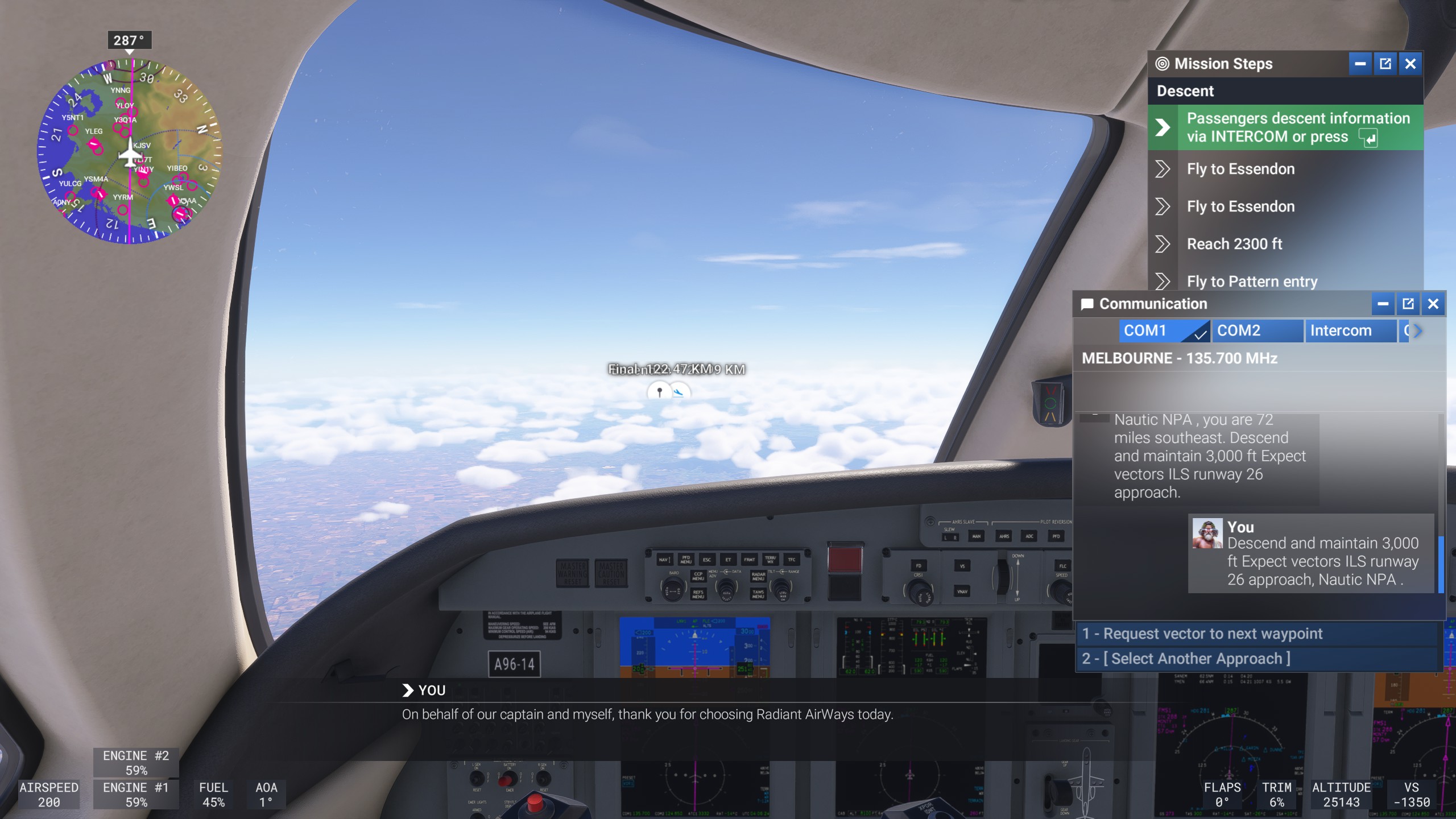Viewport: 1456px width, 819px height.
Task: Toggle the FD flight director button
Action: pos(919,566)
